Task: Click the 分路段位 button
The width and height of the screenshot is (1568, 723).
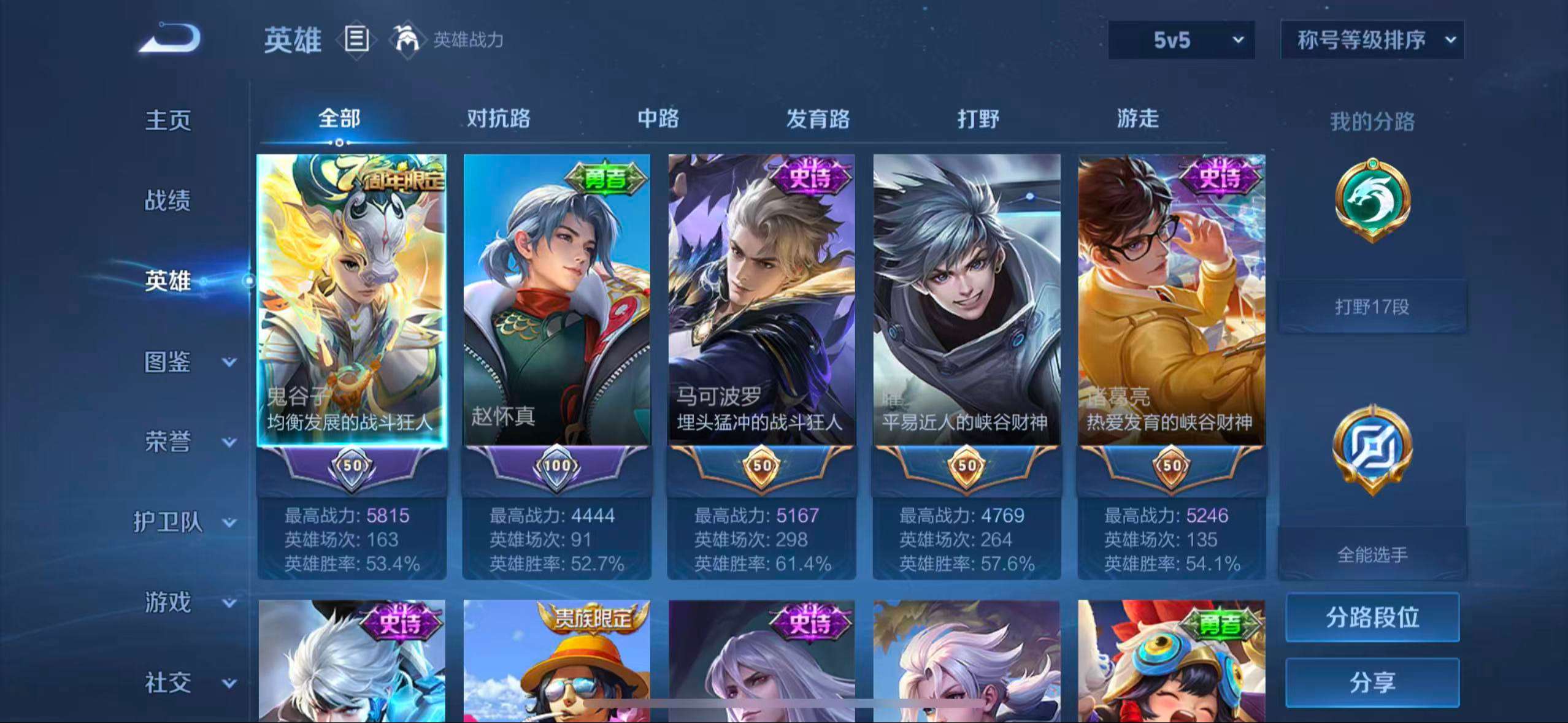Action: pos(1374,618)
